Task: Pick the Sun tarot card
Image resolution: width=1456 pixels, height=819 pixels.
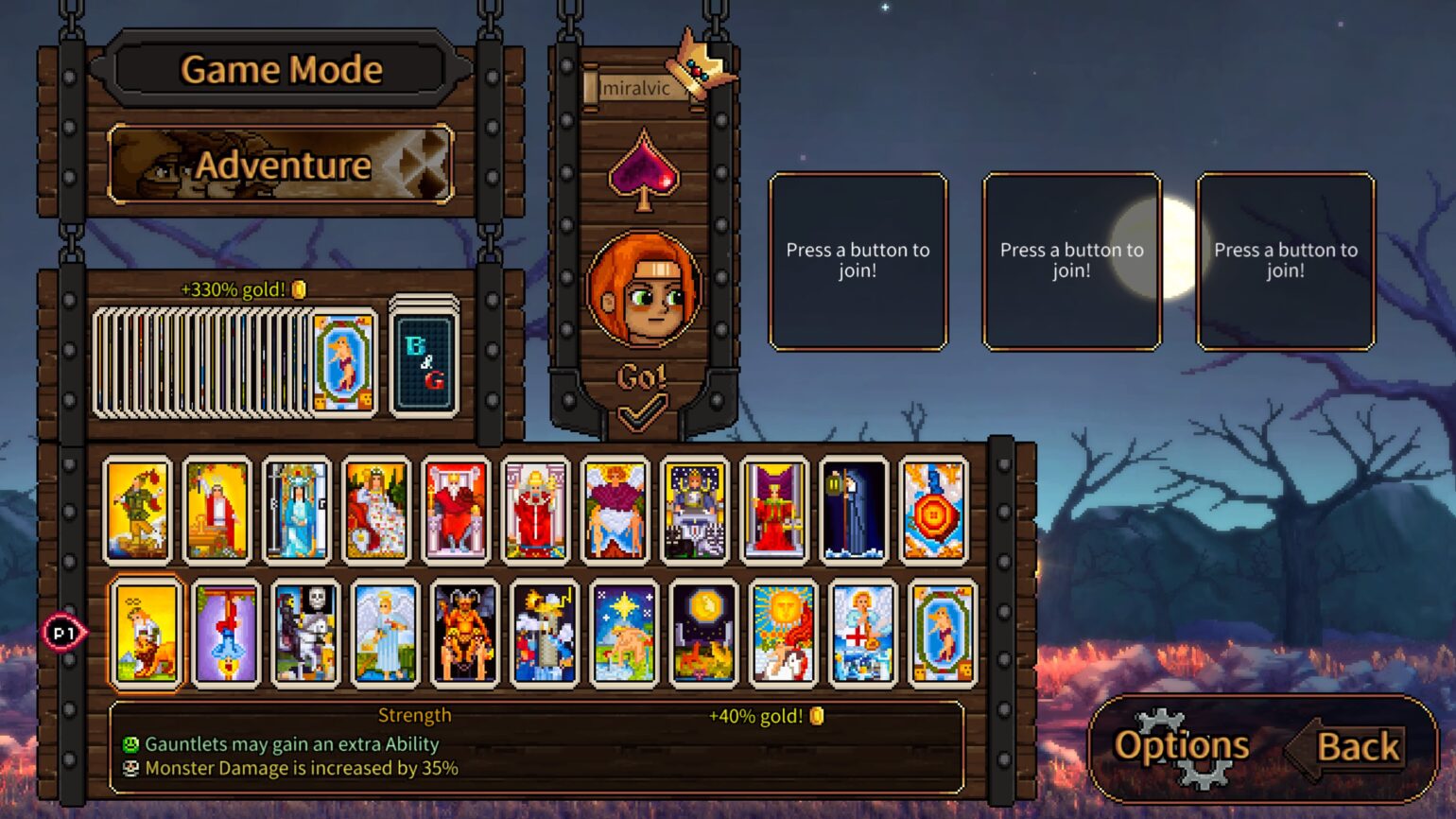Action: pos(781,634)
